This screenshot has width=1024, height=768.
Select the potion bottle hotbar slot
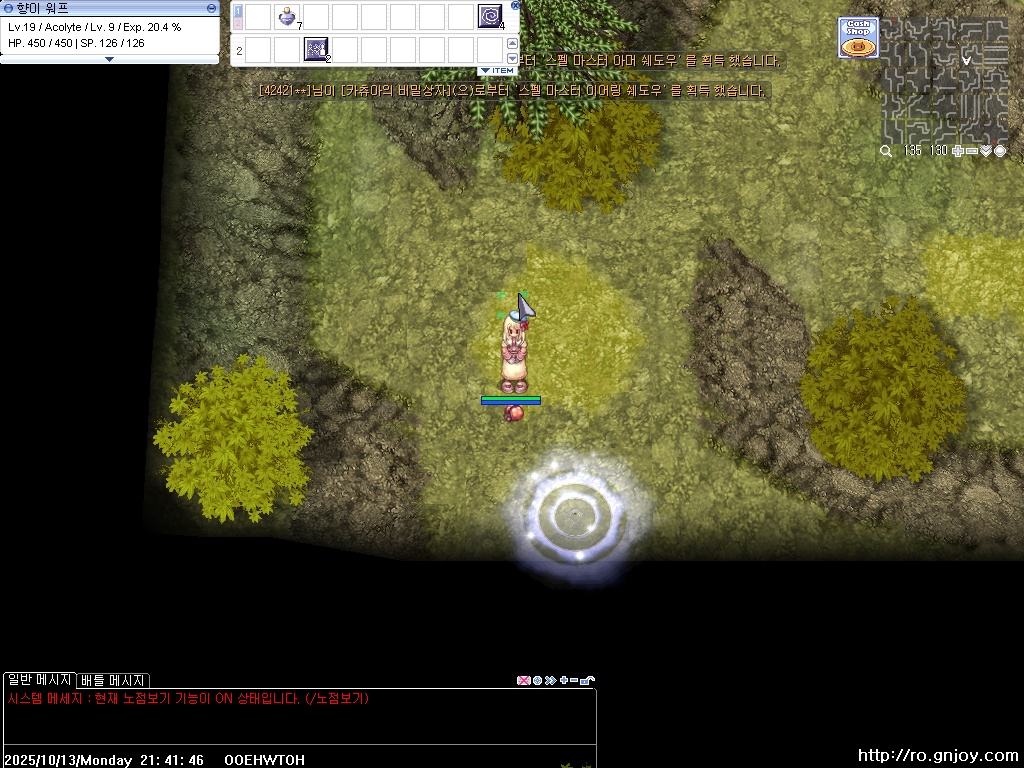[287, 16]
